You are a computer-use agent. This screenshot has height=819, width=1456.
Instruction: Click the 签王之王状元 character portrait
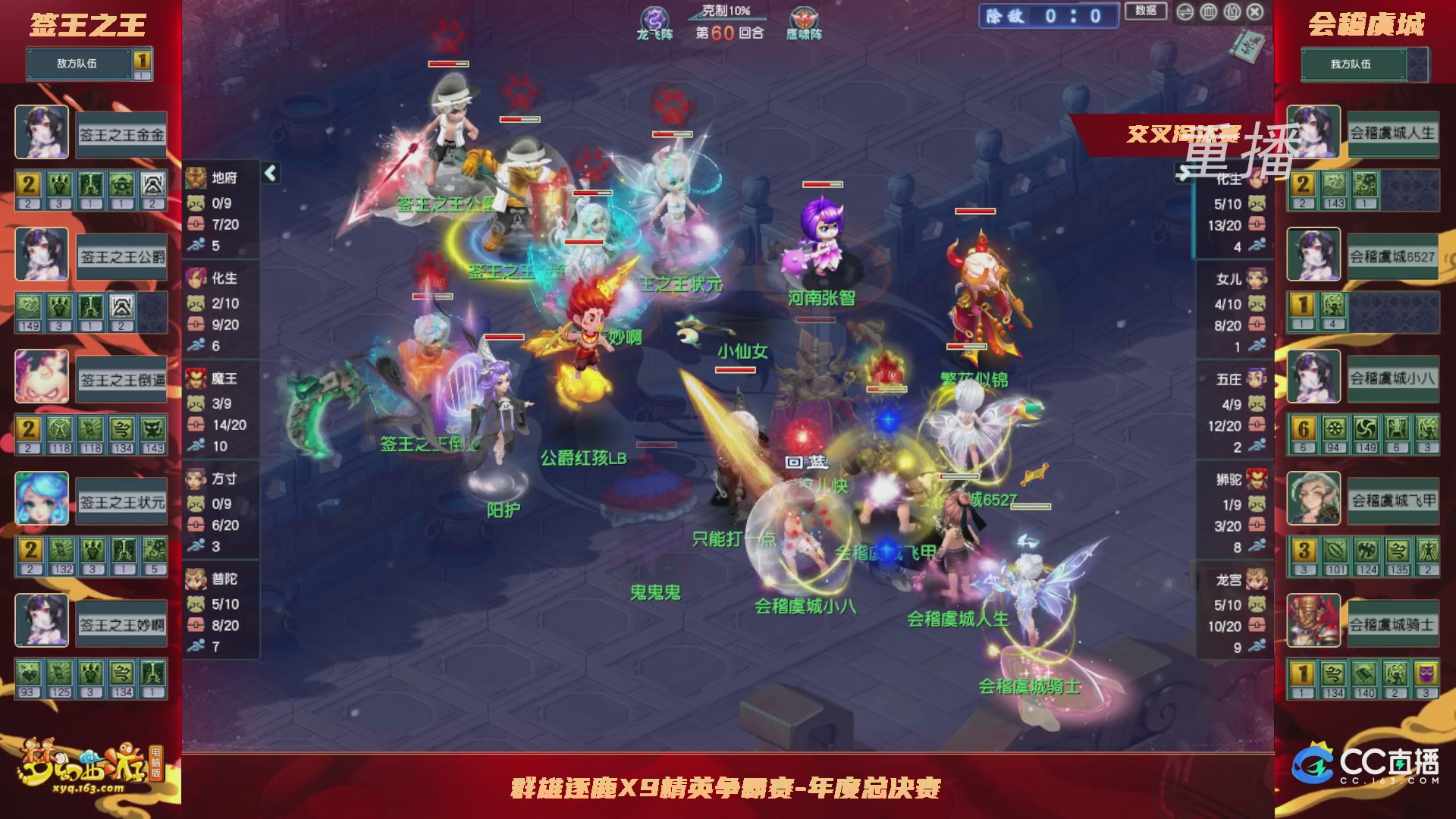click(42, 498)
